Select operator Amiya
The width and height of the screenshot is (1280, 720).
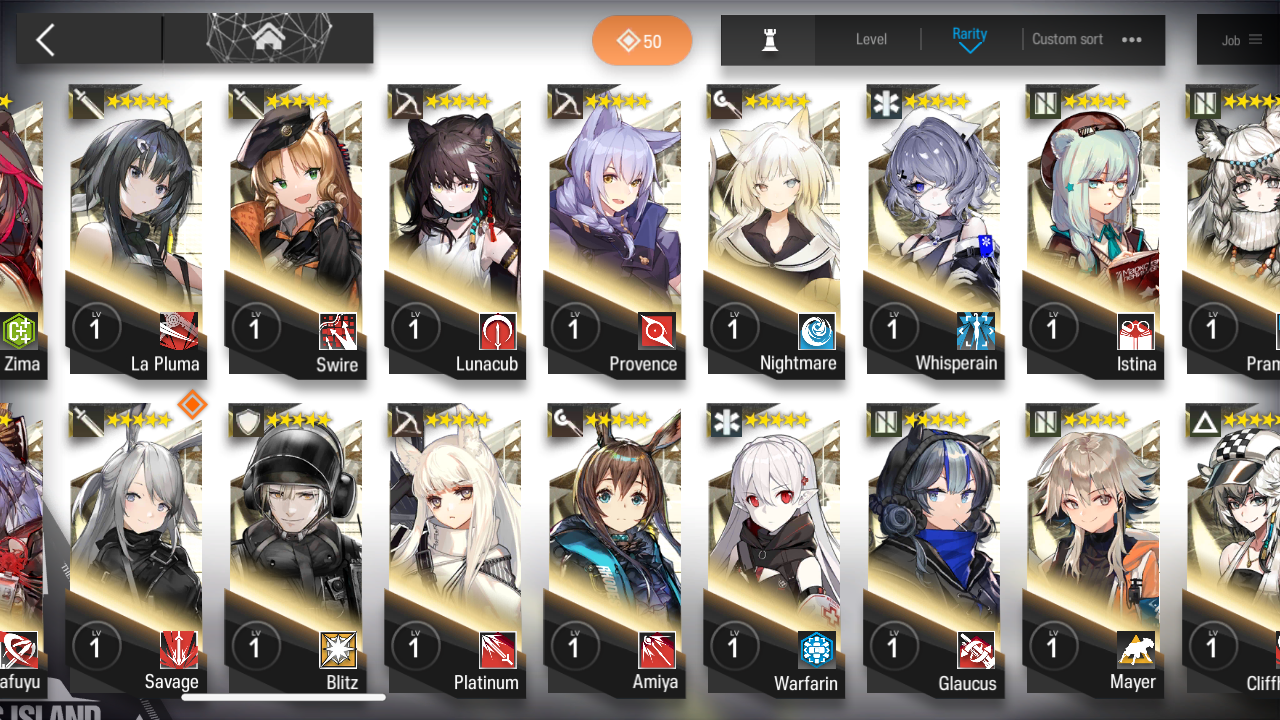(614, 550)
